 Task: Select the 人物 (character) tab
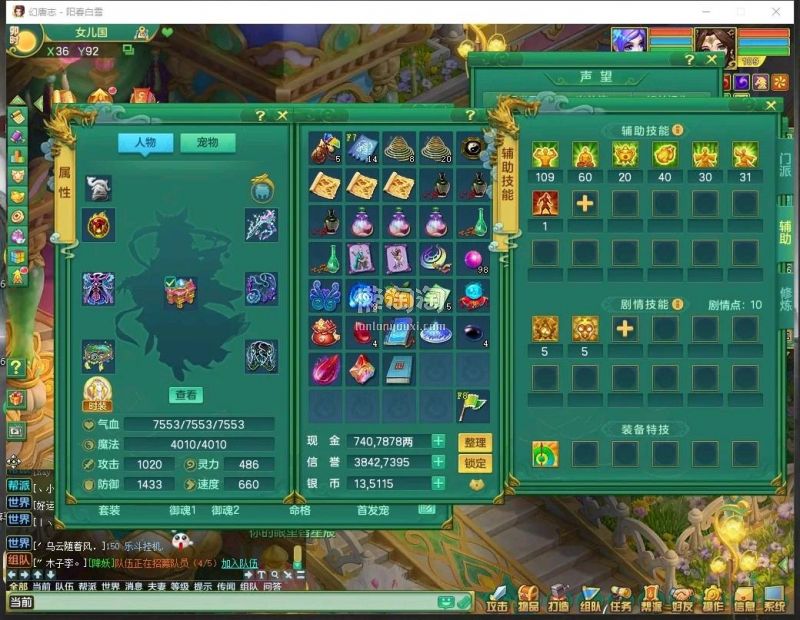click(x=145, y=143)
